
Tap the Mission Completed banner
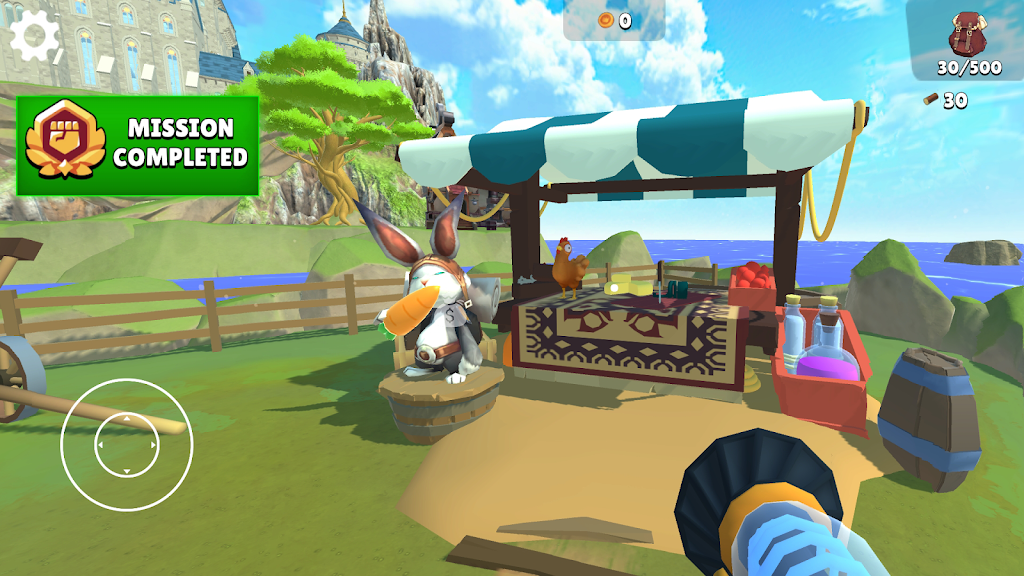(137, 145)
